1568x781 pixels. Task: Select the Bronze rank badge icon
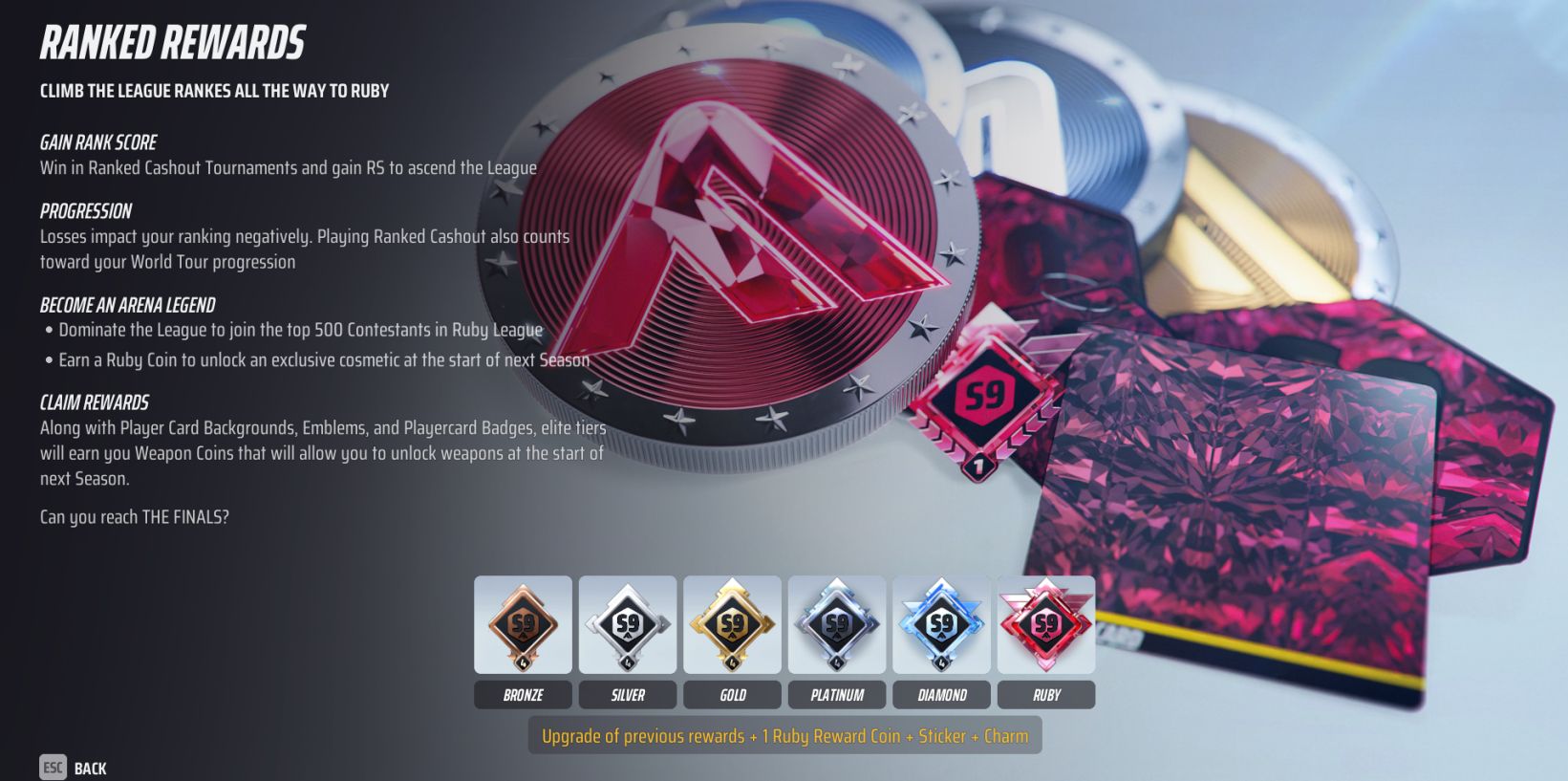point(523,625)
